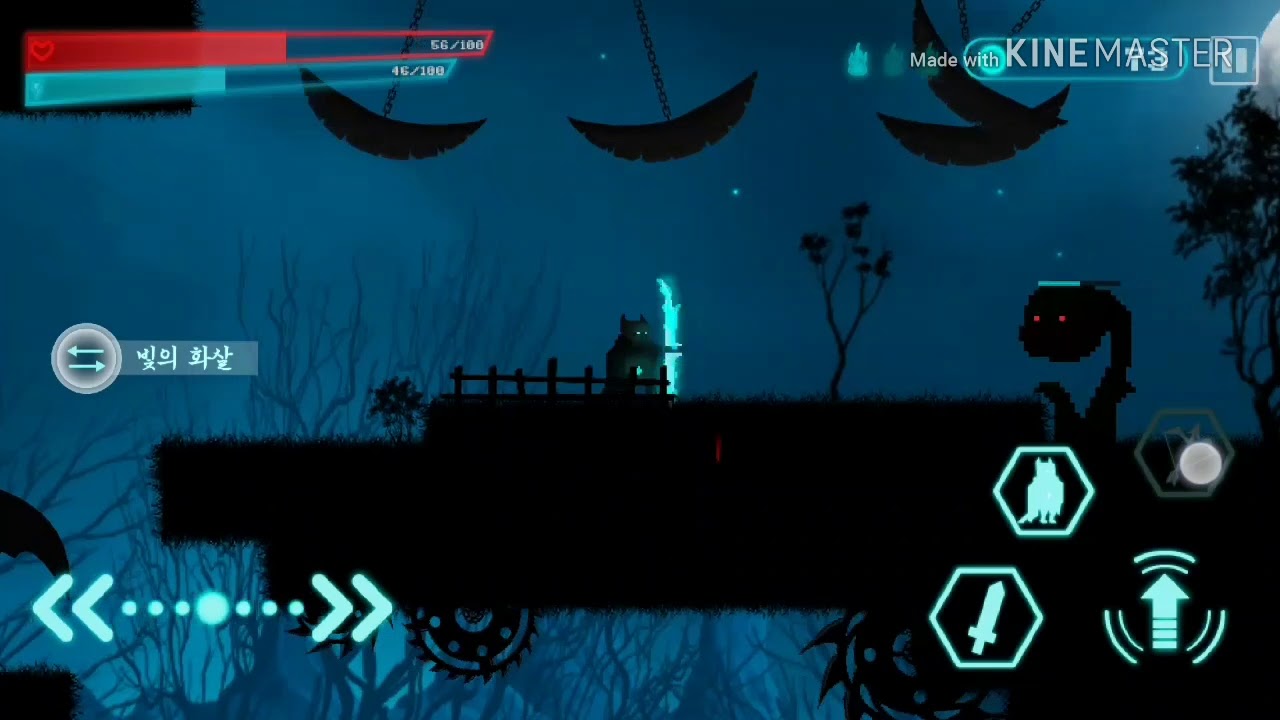Tap the skill swap button labeled 빛의 화살
The width and height of the screenshot is (1280, 720).
tap(87, 358)
